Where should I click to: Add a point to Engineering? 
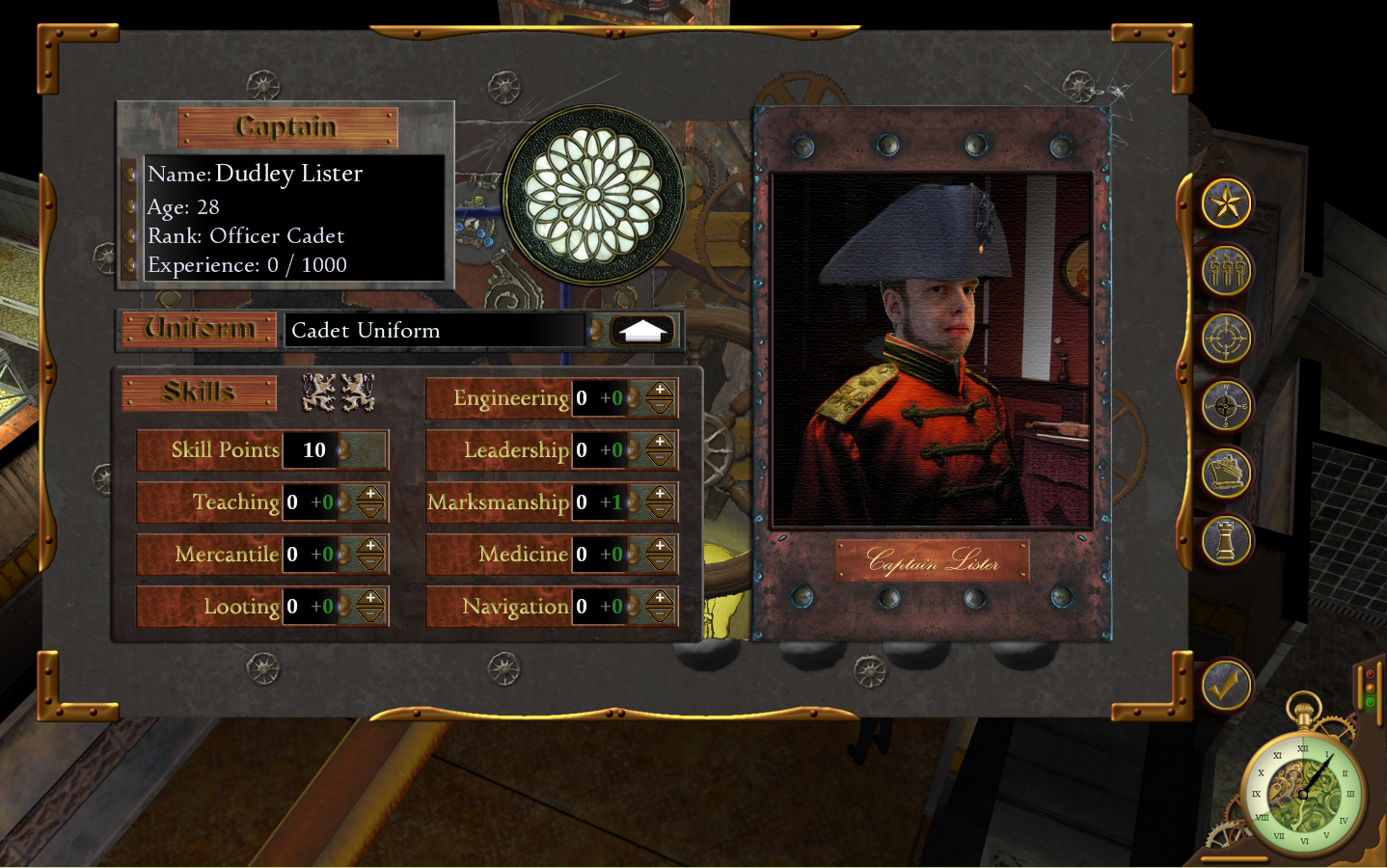coord(660,391)
